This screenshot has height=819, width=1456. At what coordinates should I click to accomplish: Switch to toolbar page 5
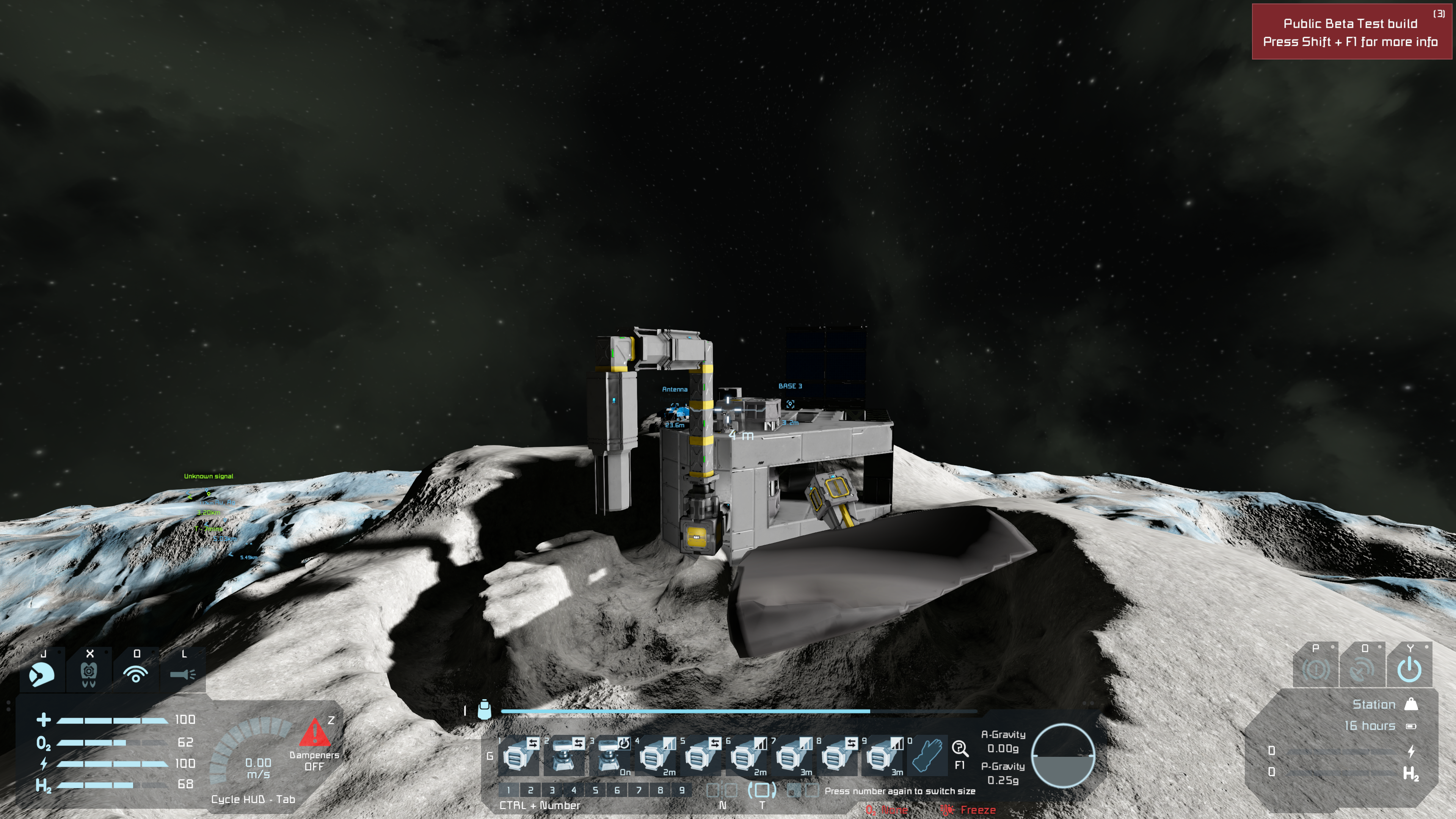point(595,790)
